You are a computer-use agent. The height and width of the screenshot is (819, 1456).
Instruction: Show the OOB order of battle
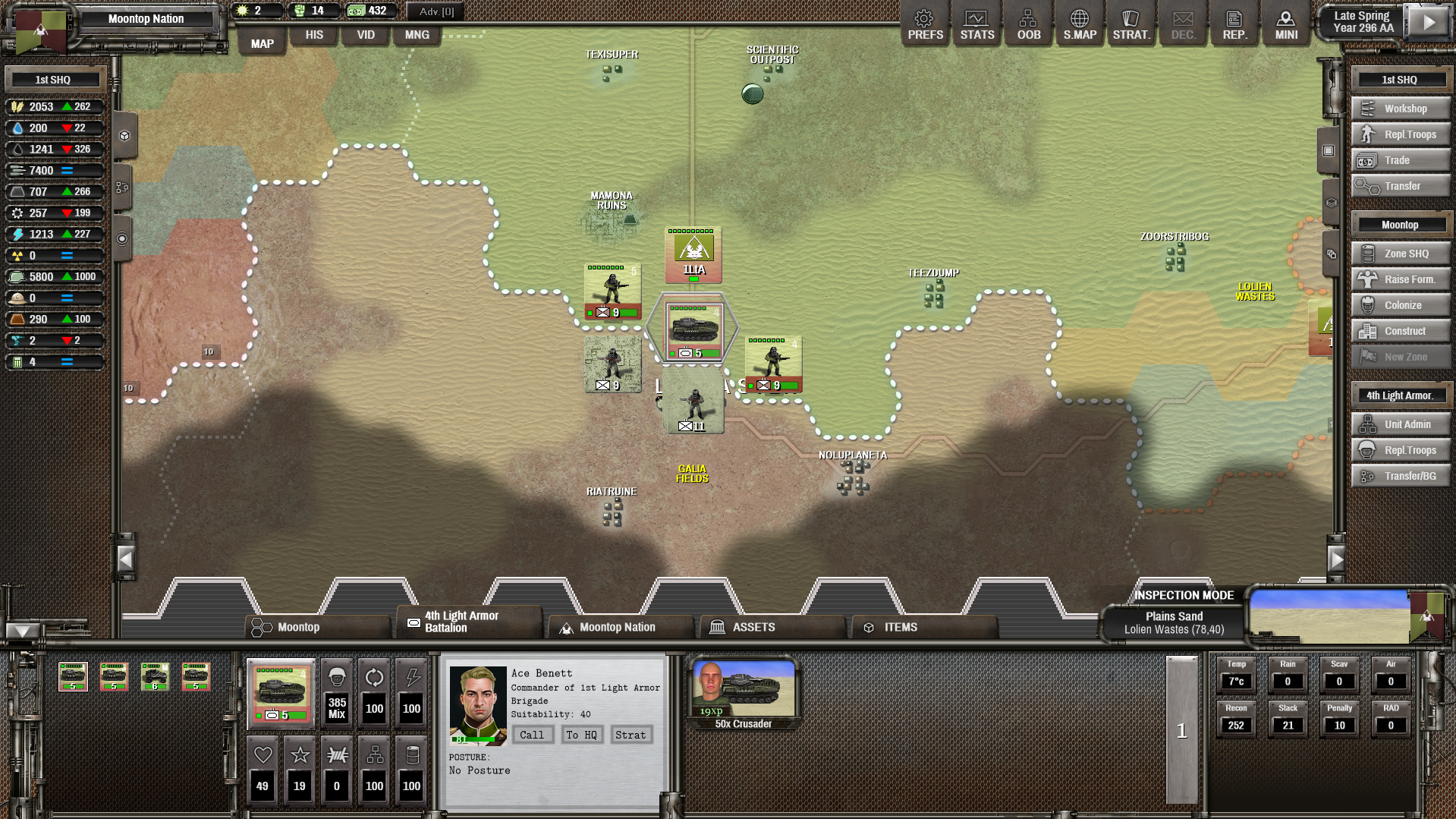coord(1028,25)
